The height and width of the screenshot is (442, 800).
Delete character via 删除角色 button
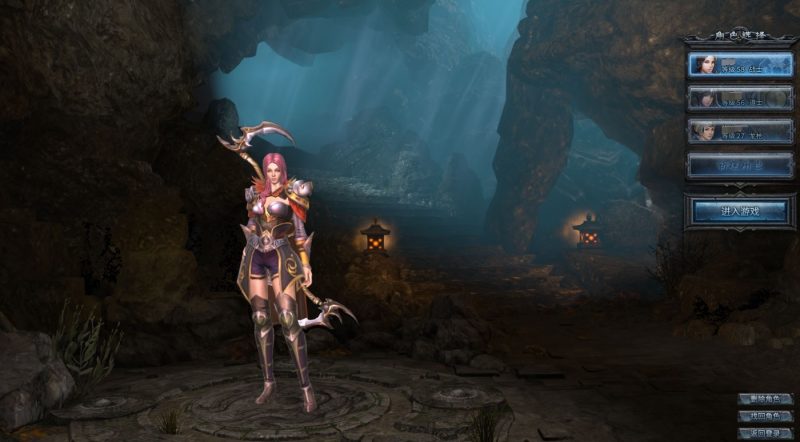click(765, 399)
